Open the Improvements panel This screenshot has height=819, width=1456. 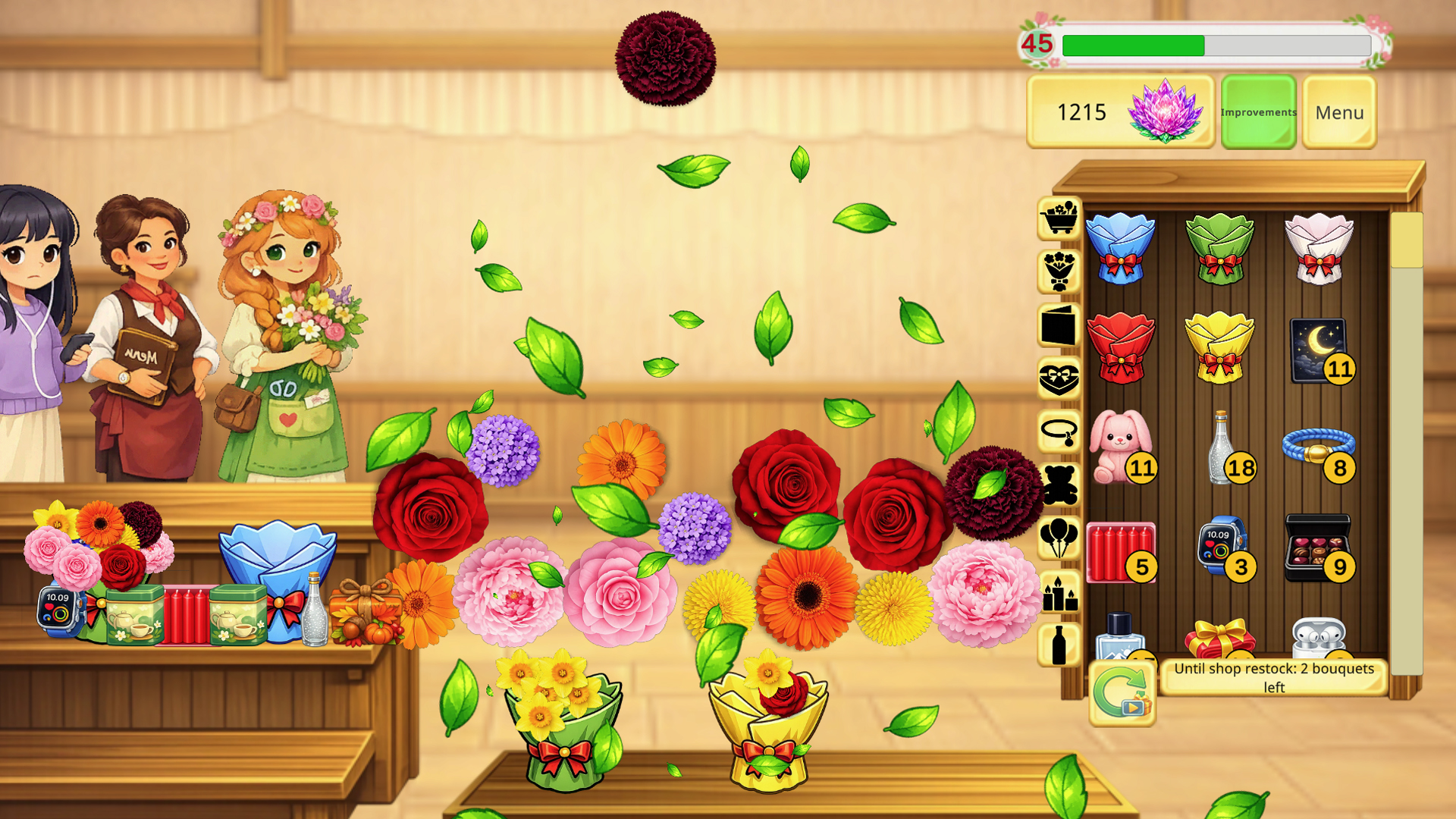pyautogui.click(x=1257, y=112)
